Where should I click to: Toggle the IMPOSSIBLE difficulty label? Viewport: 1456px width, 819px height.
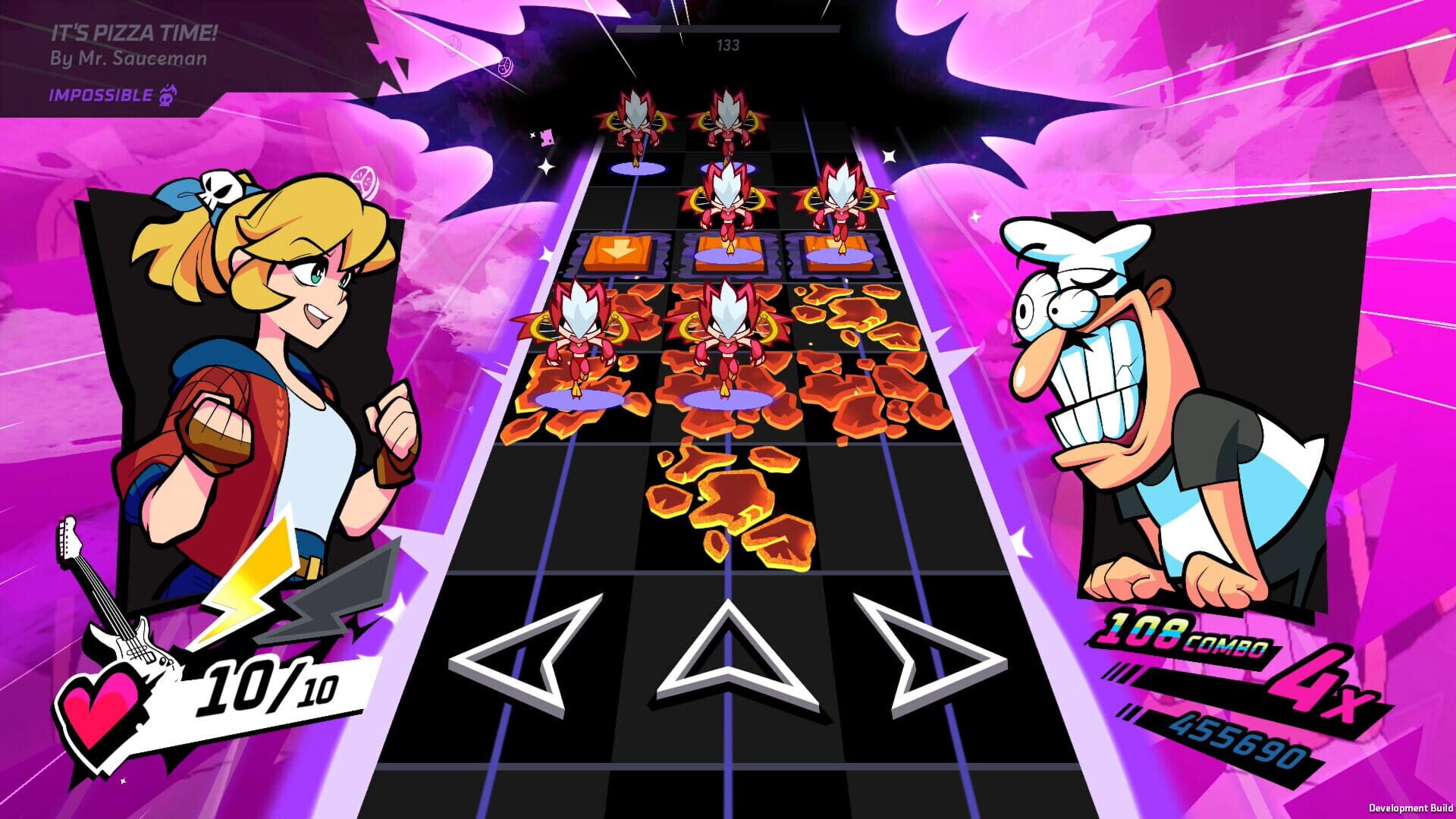99,96
